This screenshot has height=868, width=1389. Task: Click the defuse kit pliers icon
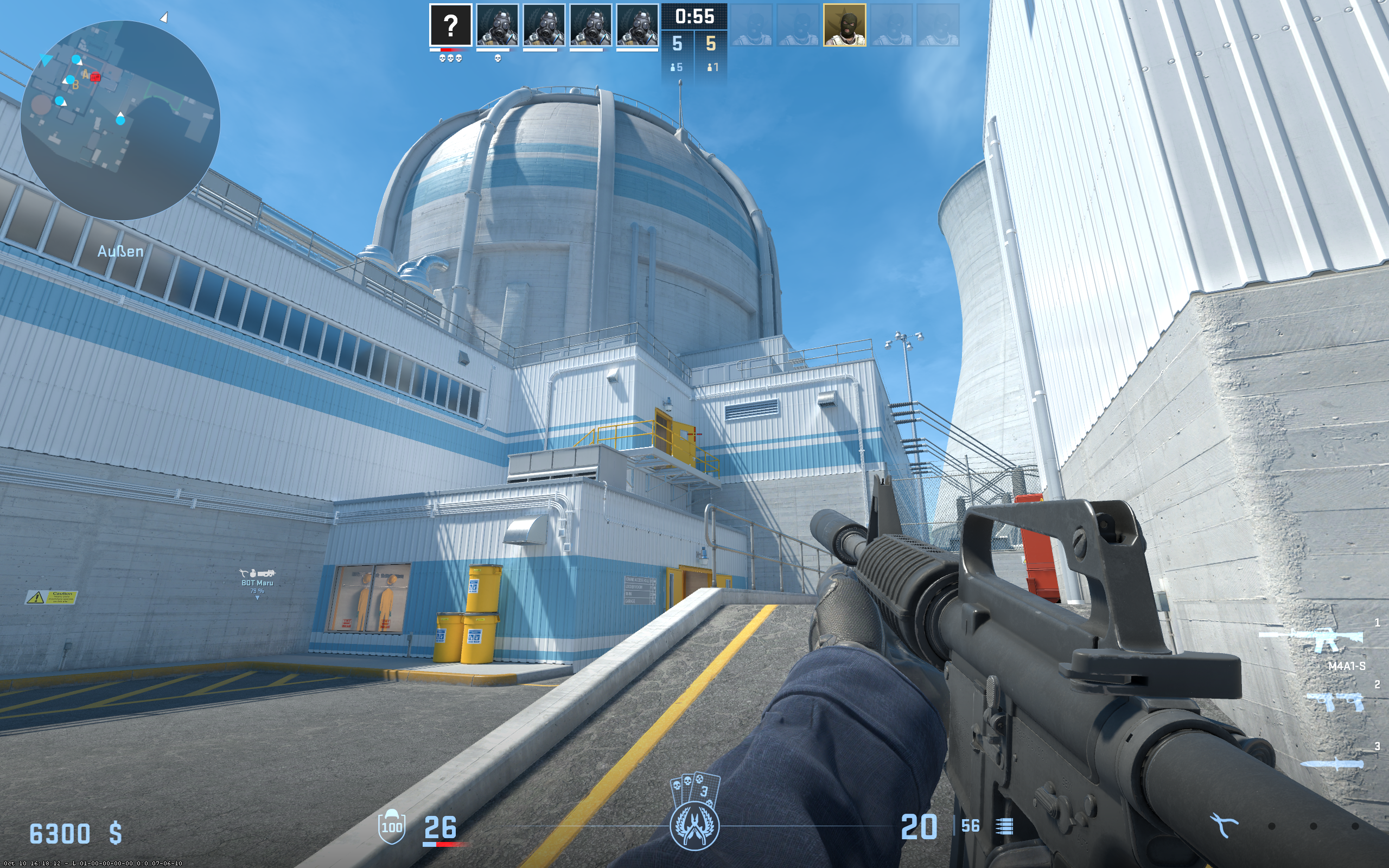tap(1224, 826)
